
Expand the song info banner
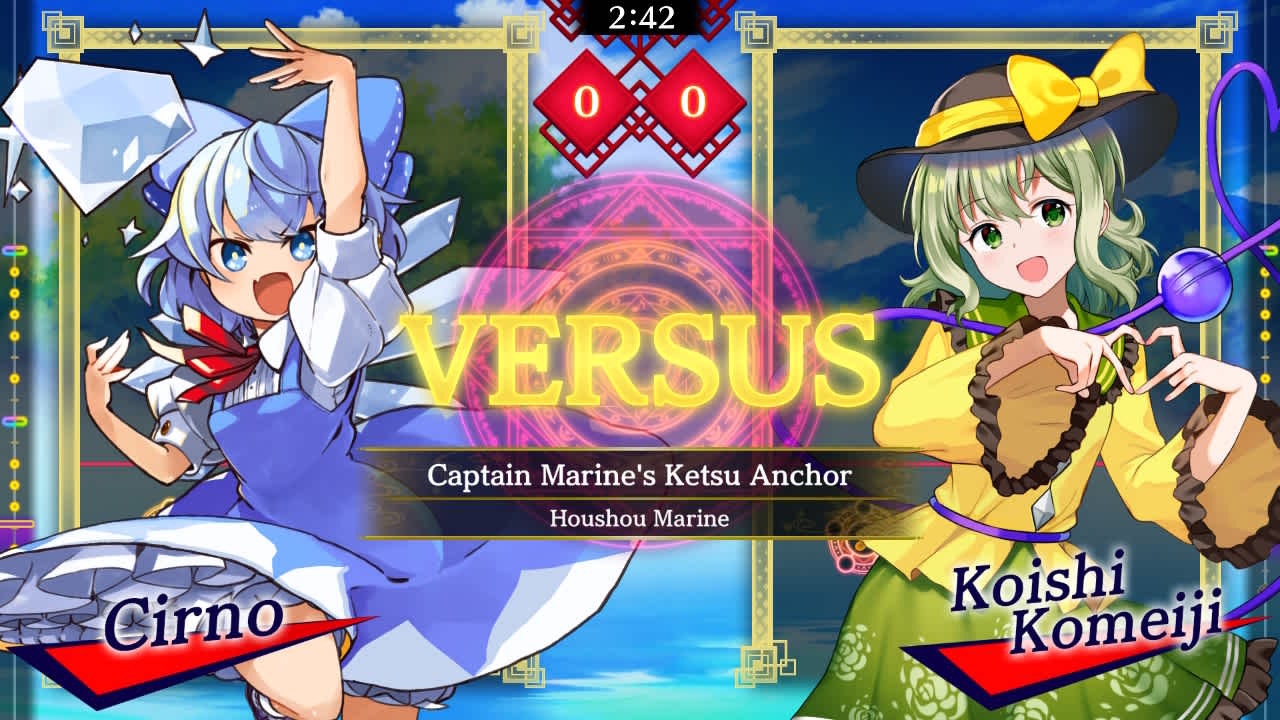(640, 490)
